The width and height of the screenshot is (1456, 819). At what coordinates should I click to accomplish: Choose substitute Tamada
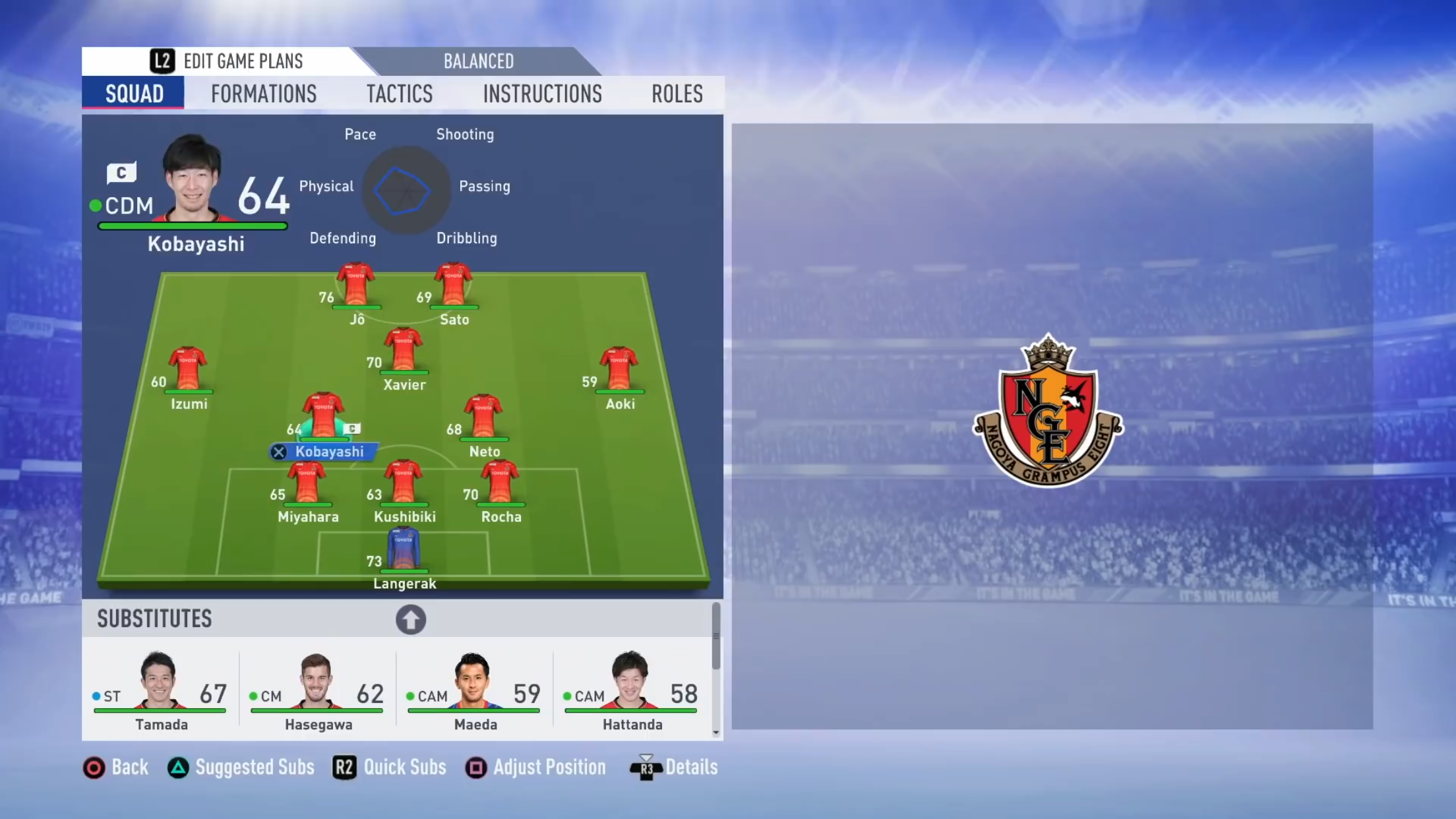(x=160, y=690)
